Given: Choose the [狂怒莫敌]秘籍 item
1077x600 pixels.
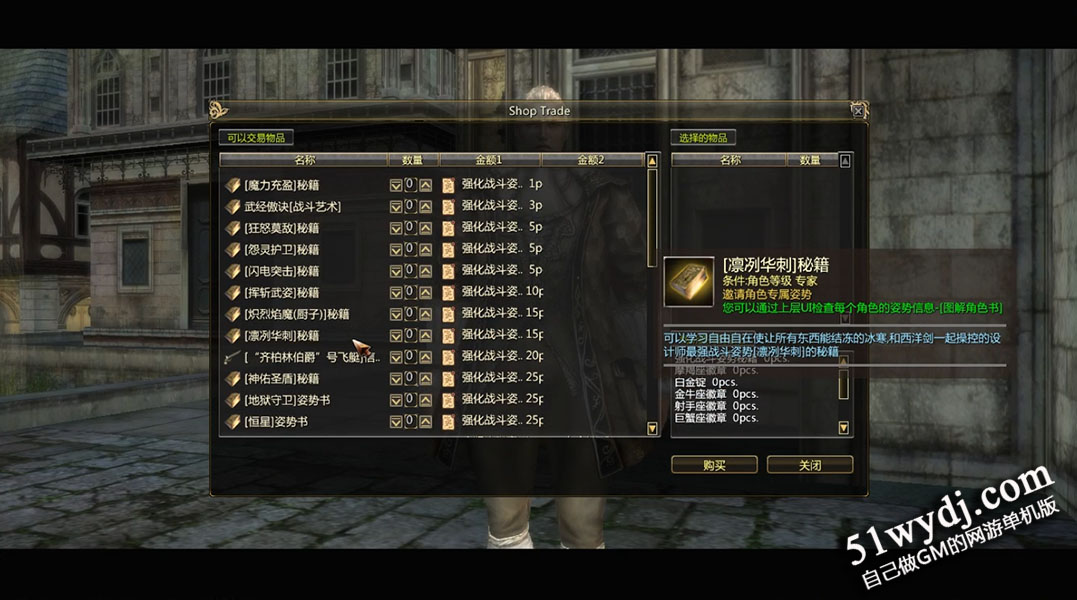Looking at the screenshot, I should tap(281, 228).
